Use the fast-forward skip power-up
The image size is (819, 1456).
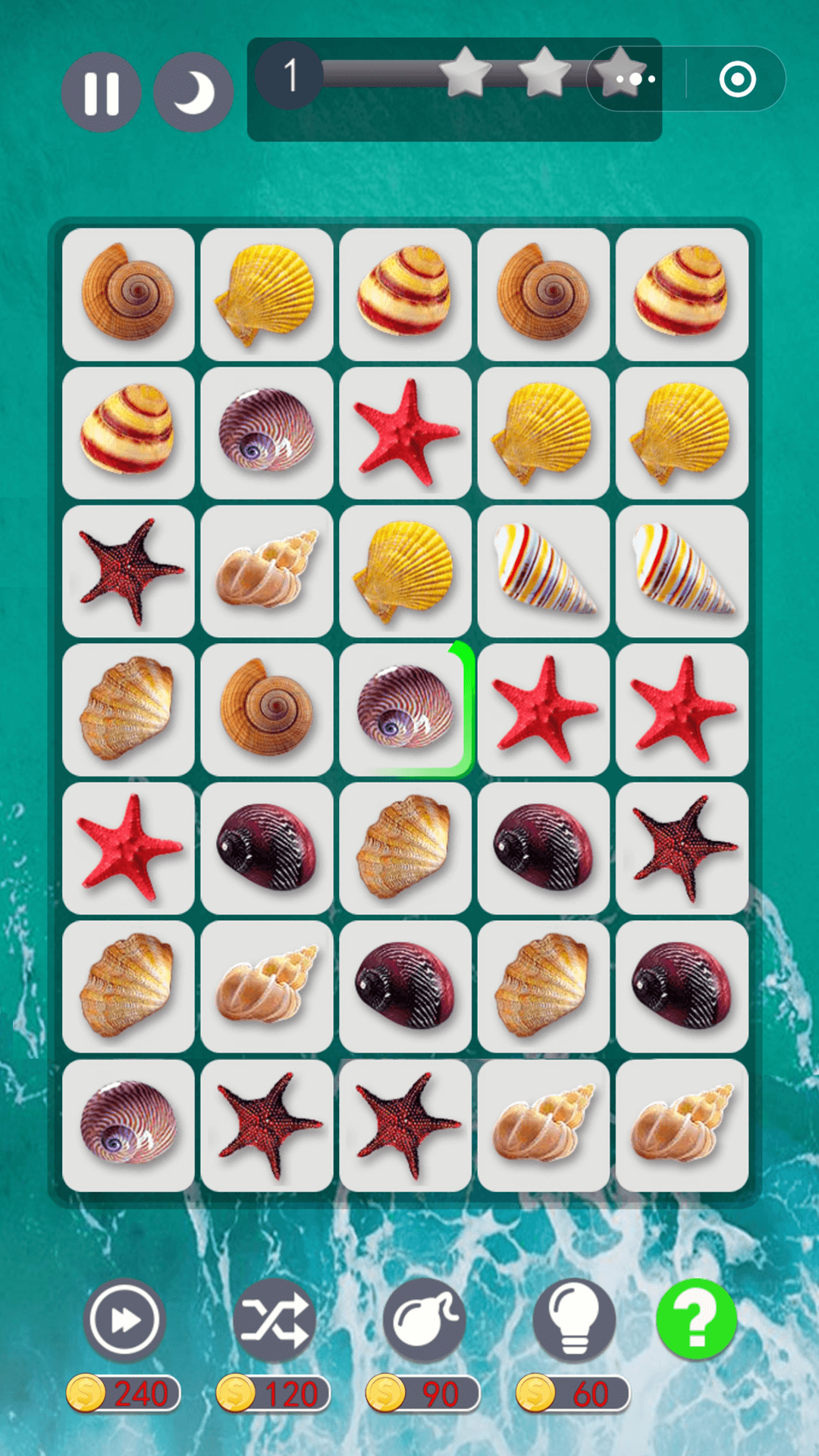click(x=124, y=1320)
